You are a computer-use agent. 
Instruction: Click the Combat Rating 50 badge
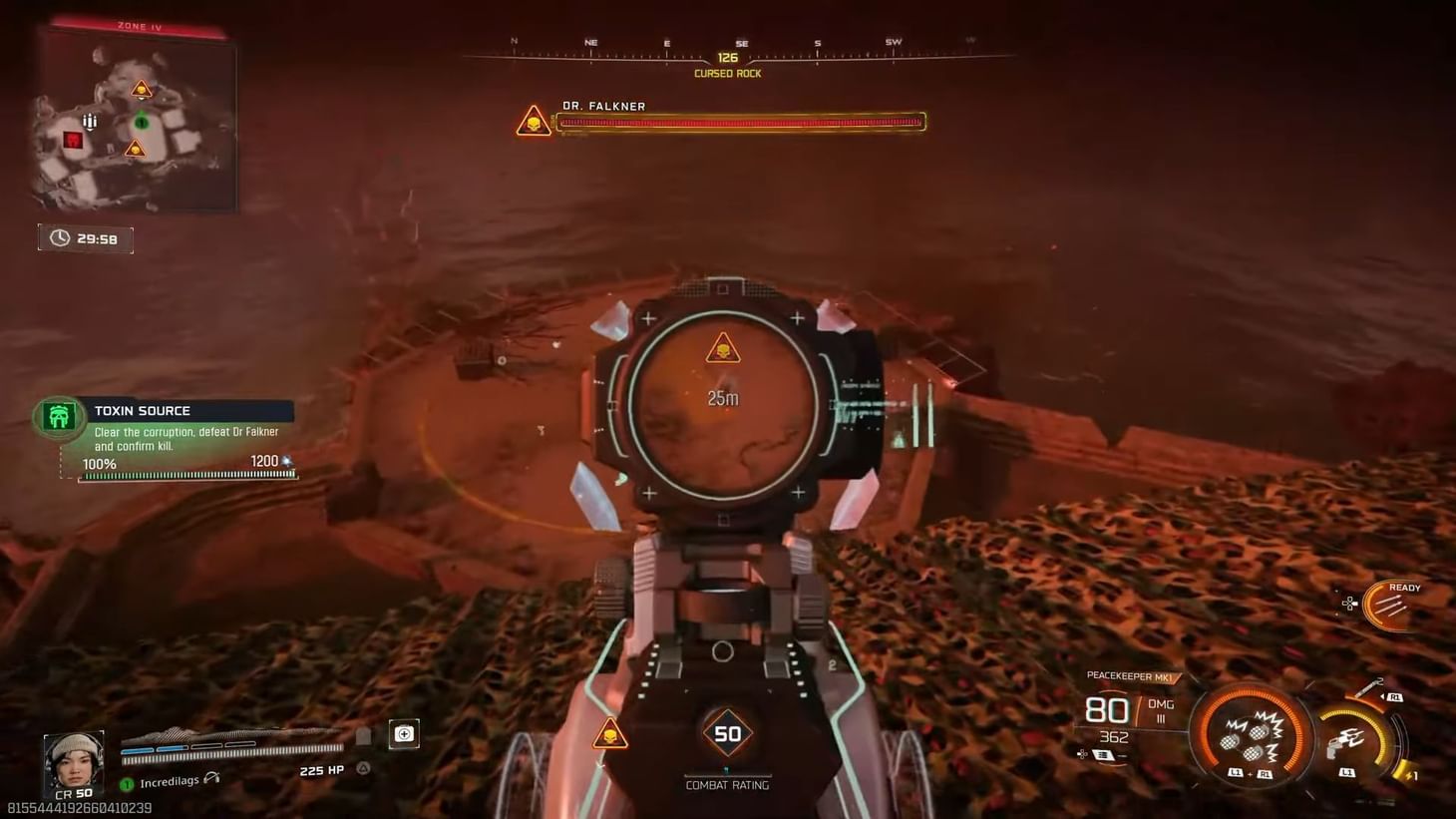729,733
